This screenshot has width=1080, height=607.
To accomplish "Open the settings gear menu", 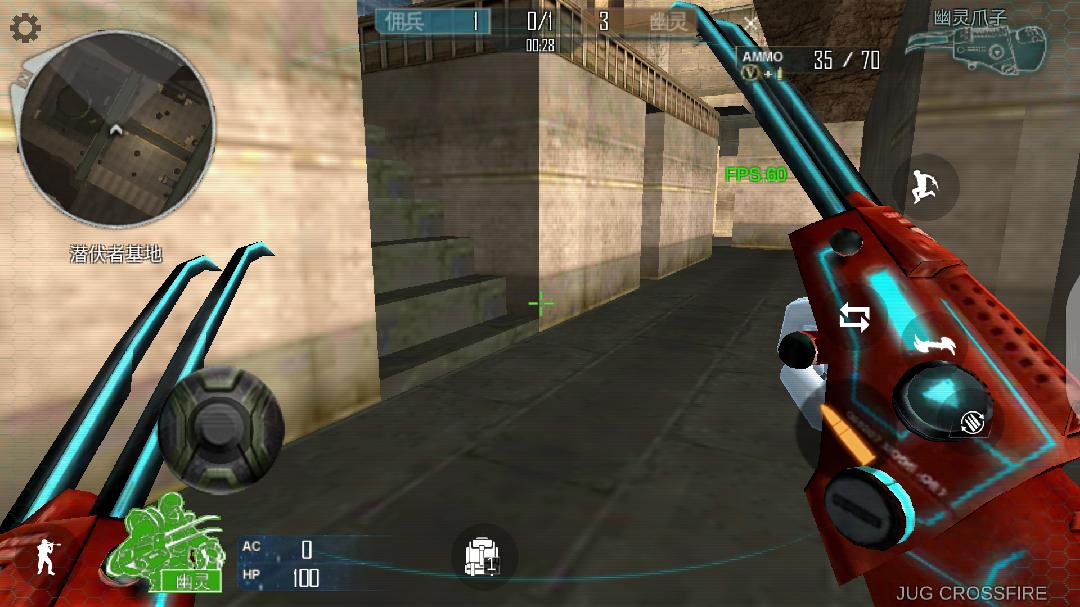I will tap(25, 28).
